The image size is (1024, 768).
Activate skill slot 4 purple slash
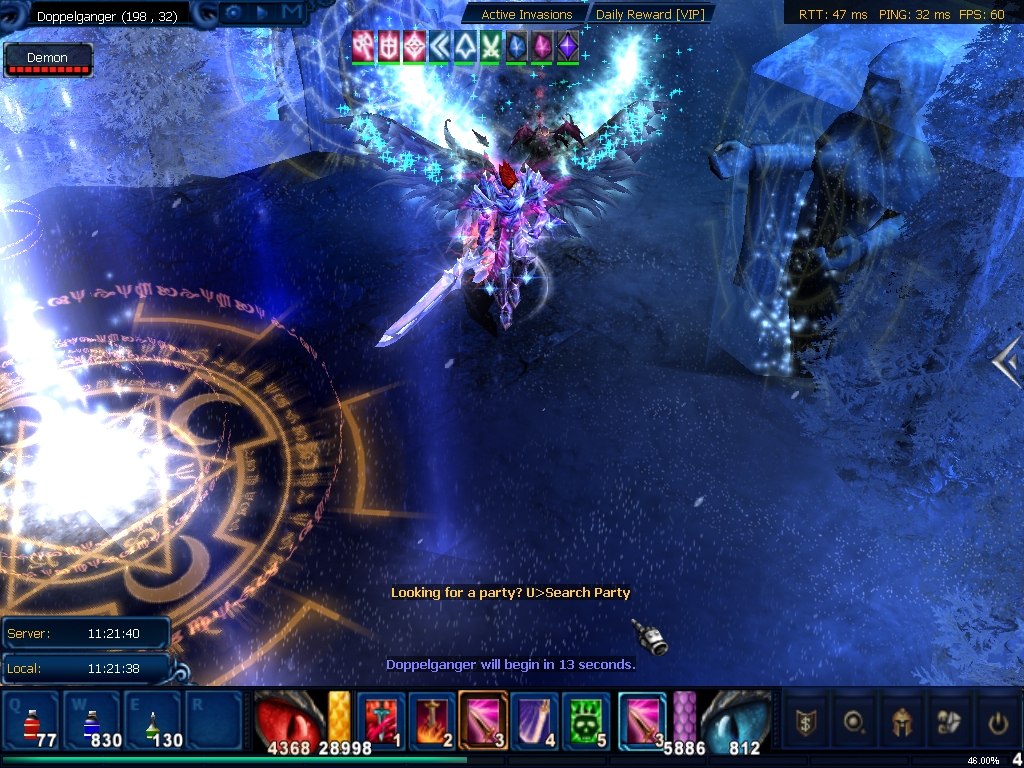coord(534,719)
